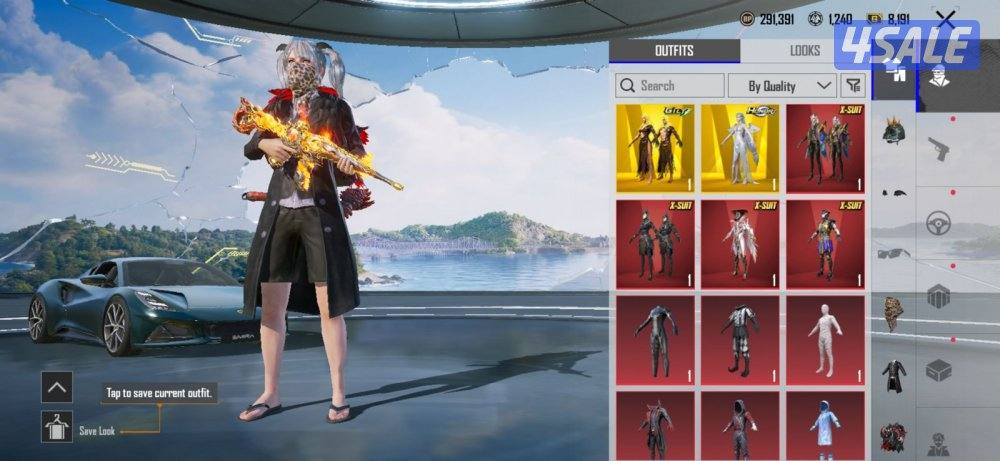The height and width of the screenshot is (461, 1000).
Task: Open the outfit filter options
Action: (x=853, y=86)
